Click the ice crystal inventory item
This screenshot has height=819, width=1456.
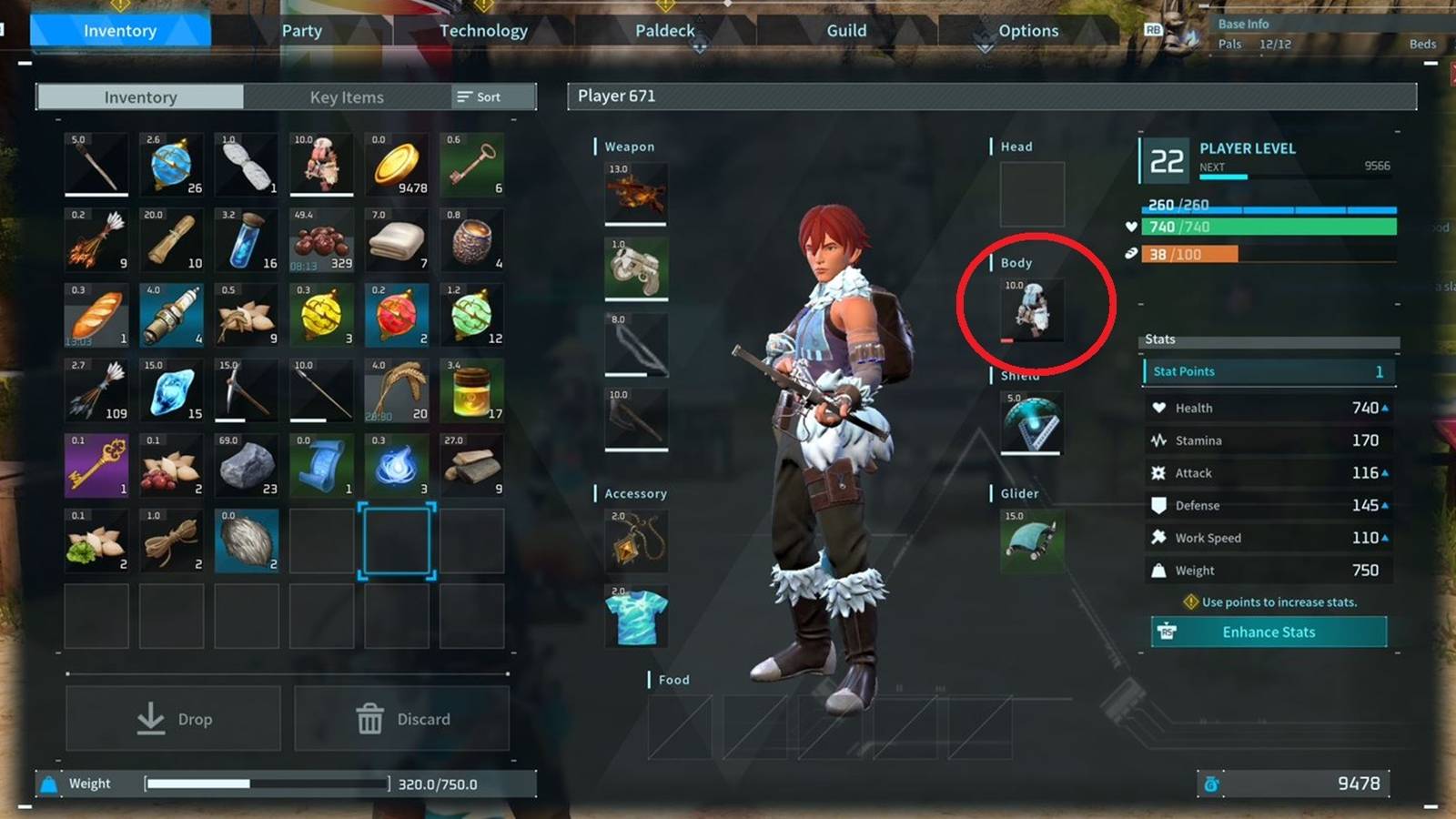(170, 390)
